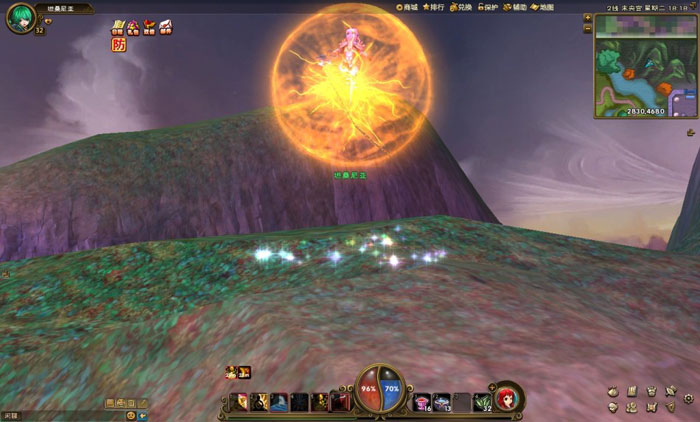Activate the blue wave skill on hotbar
The height and width of the screenshot is (422, 700).
279,401
